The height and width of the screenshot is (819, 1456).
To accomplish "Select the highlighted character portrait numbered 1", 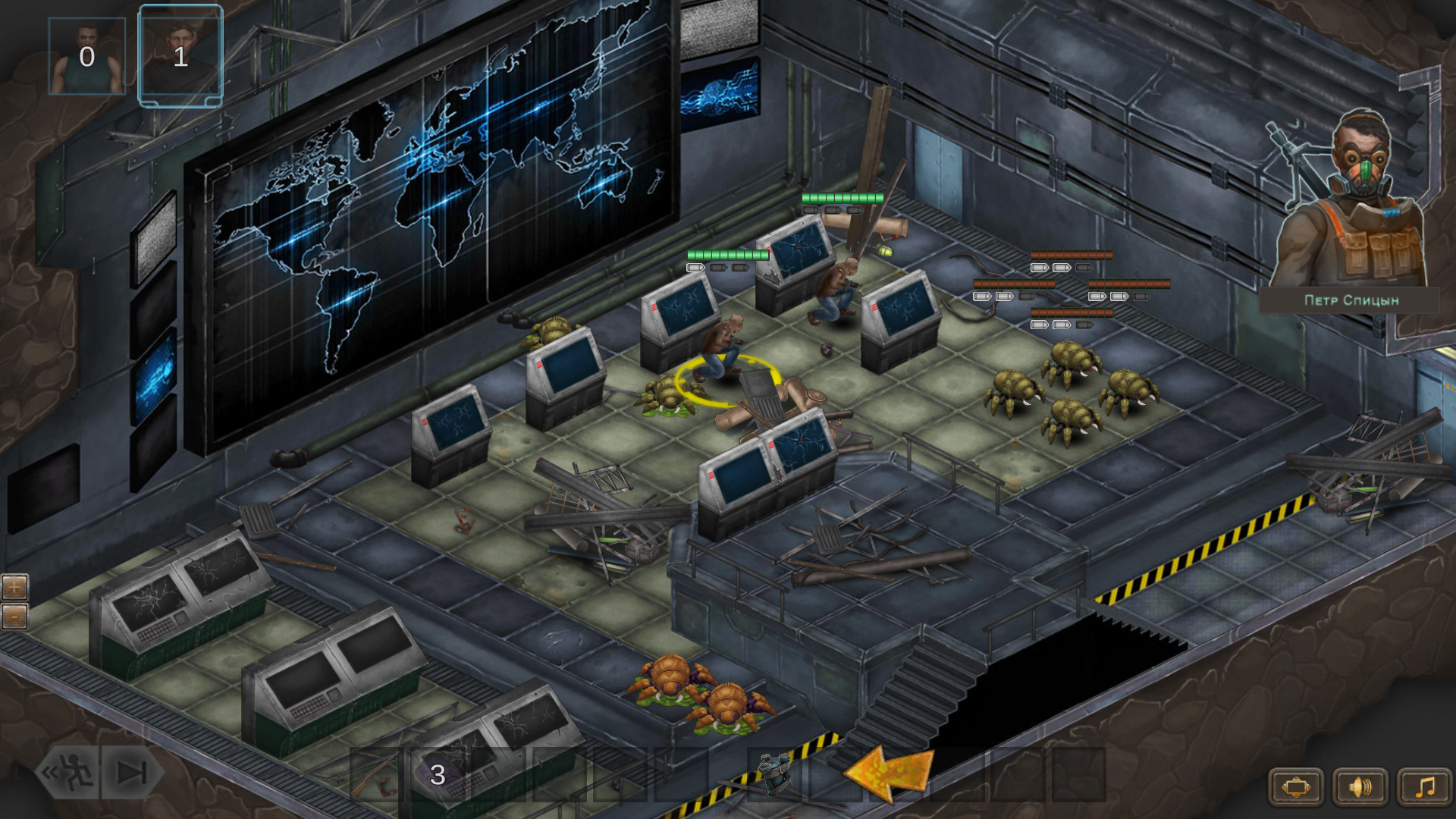I will (180, 55).
